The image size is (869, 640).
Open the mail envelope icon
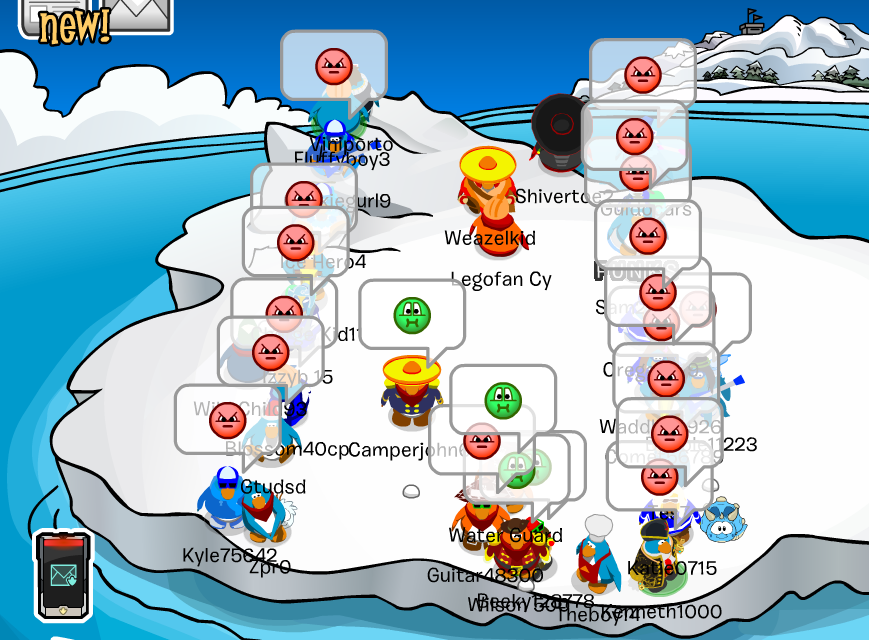click(139, 14)
